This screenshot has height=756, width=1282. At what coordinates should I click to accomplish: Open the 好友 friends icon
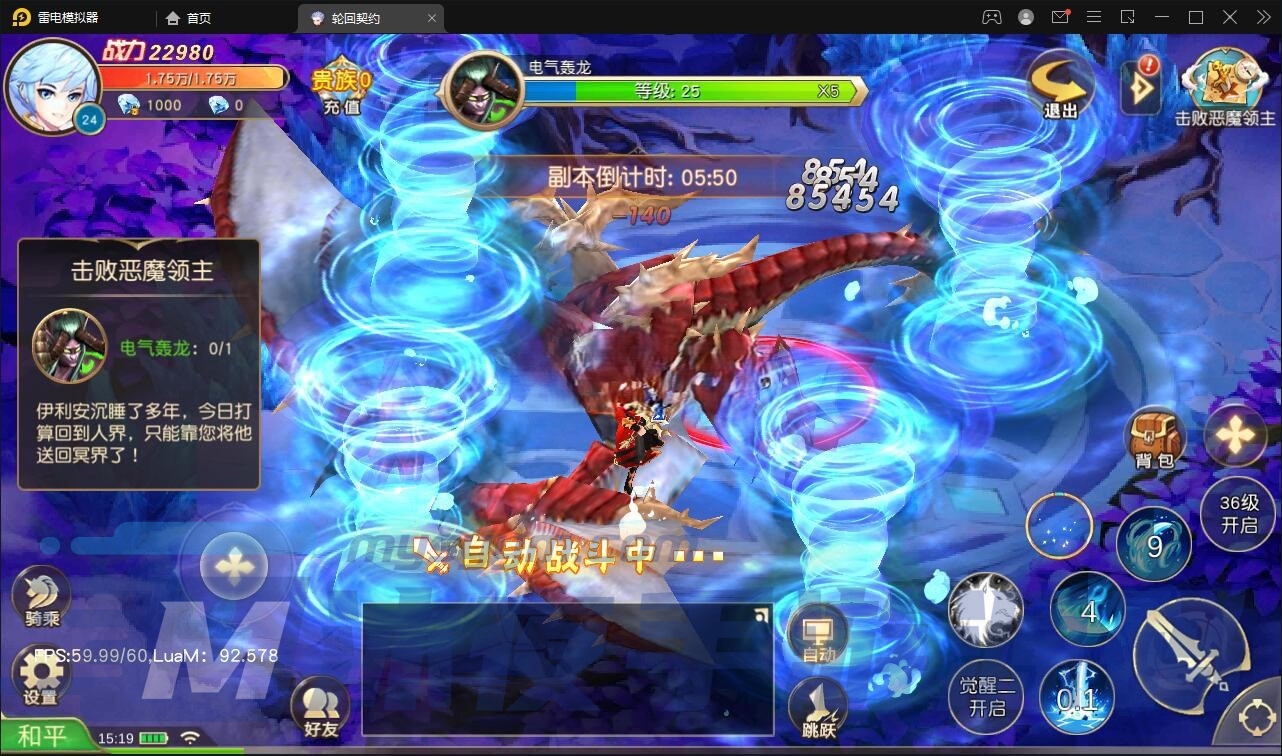[x=323, y=706]
